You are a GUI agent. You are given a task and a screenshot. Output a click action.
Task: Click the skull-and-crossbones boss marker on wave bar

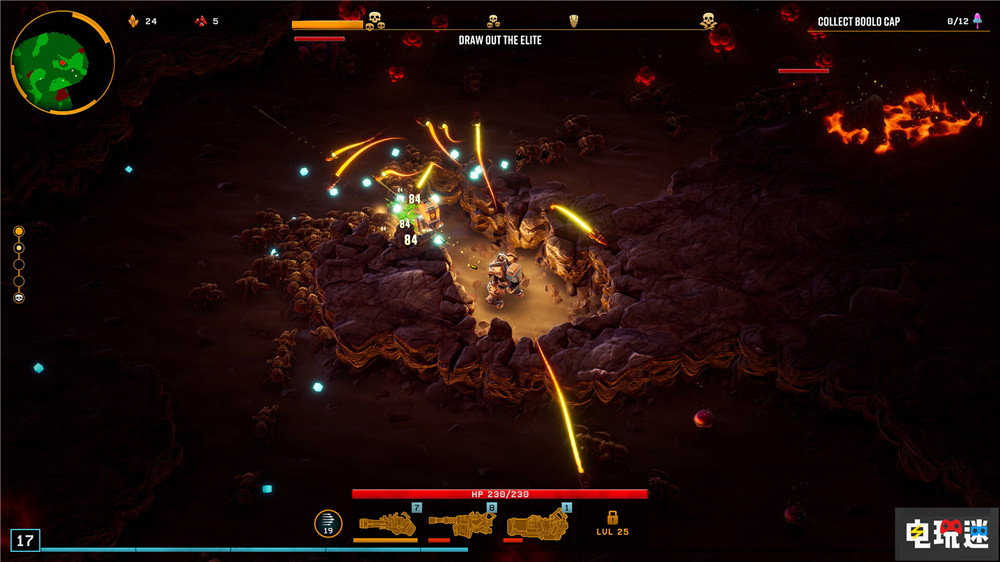tap(708, 20)
